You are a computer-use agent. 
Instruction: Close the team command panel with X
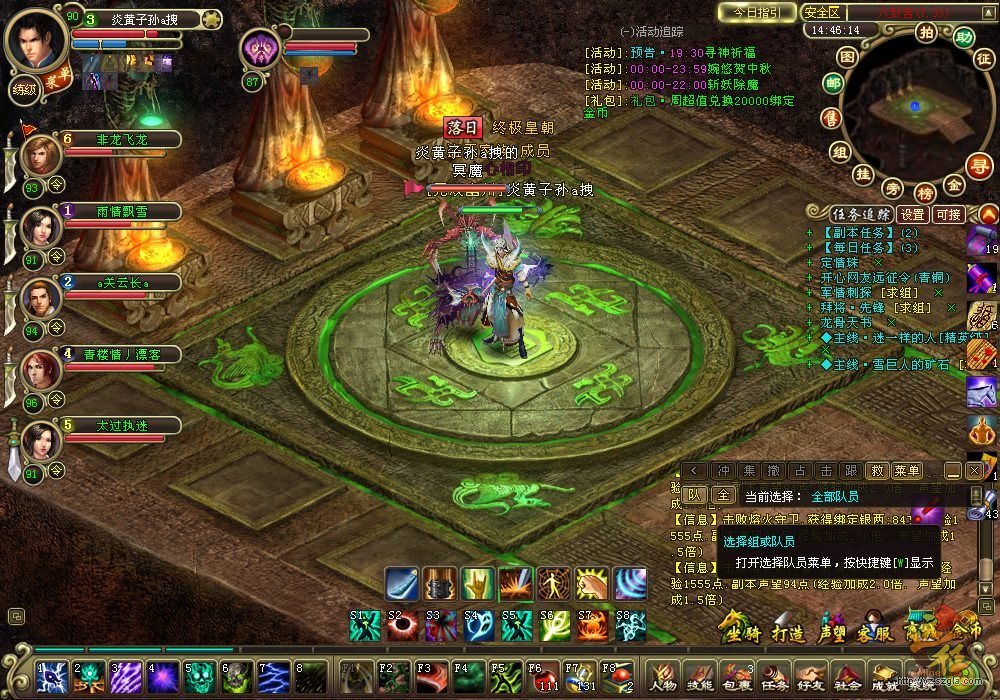(x=974, y=470)
